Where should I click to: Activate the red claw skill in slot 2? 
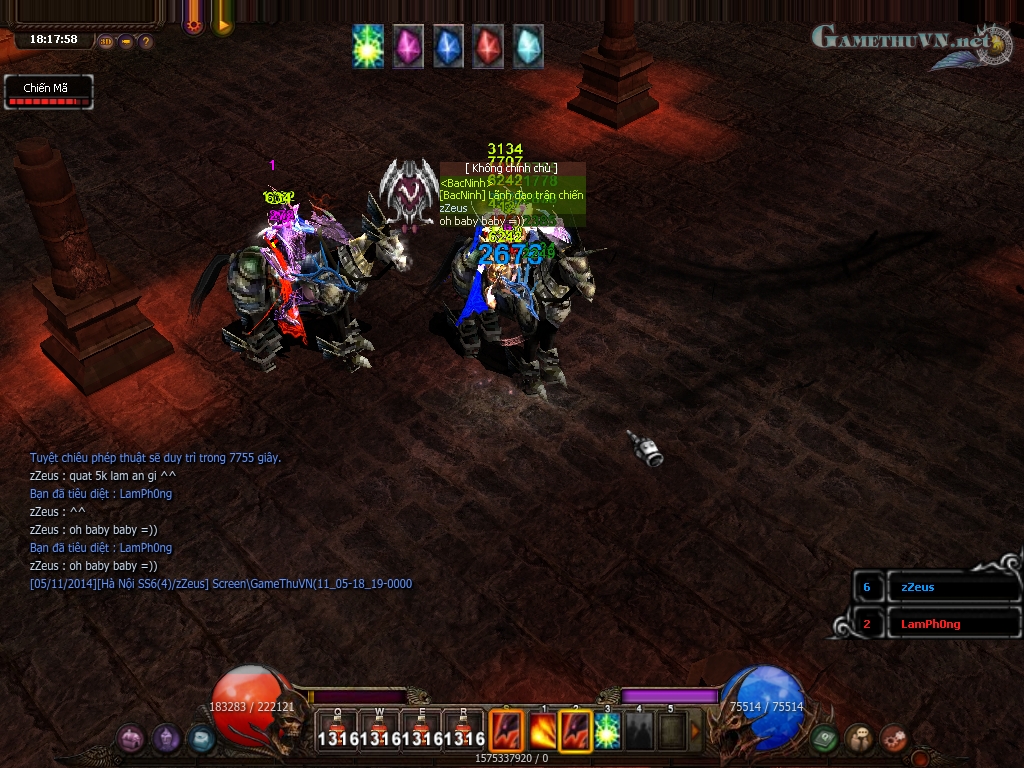(x=575, y=731)
